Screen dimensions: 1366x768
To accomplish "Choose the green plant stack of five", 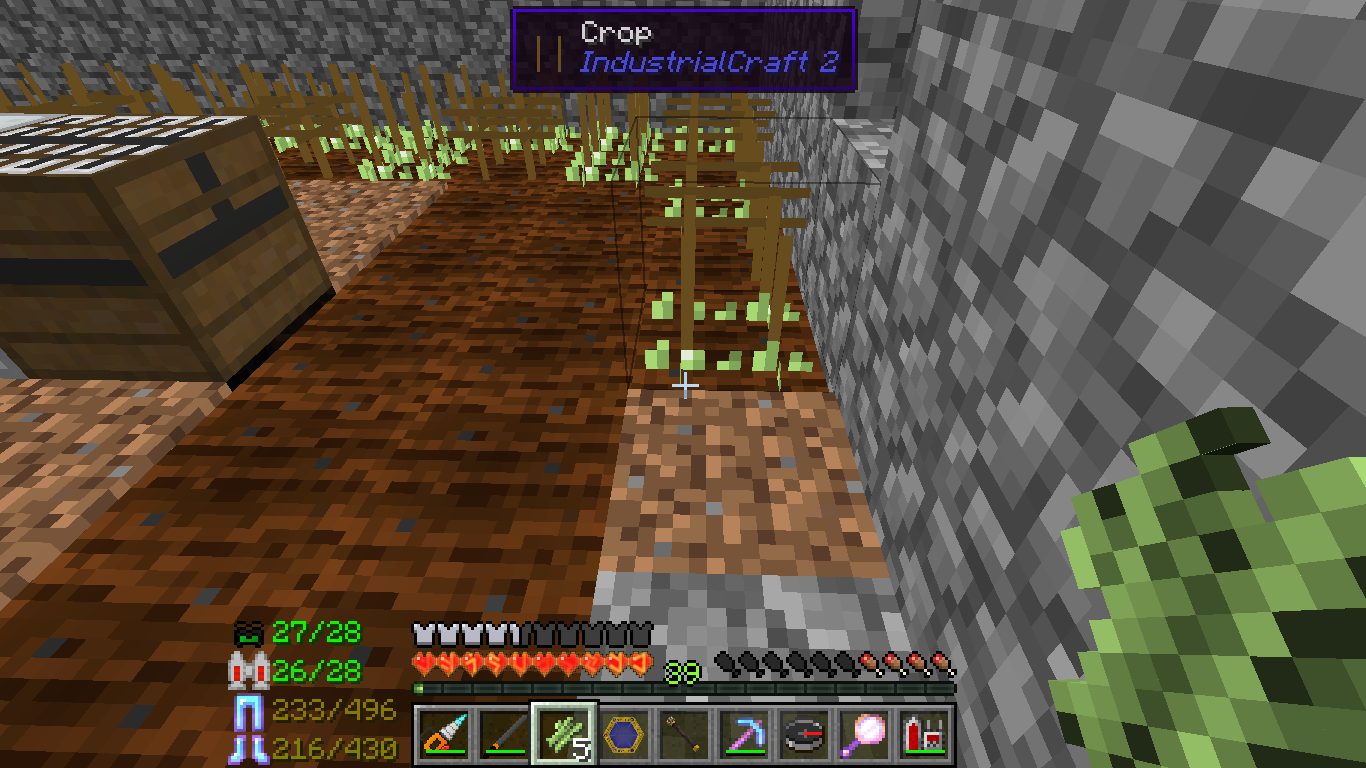I will tap(564, 735).
